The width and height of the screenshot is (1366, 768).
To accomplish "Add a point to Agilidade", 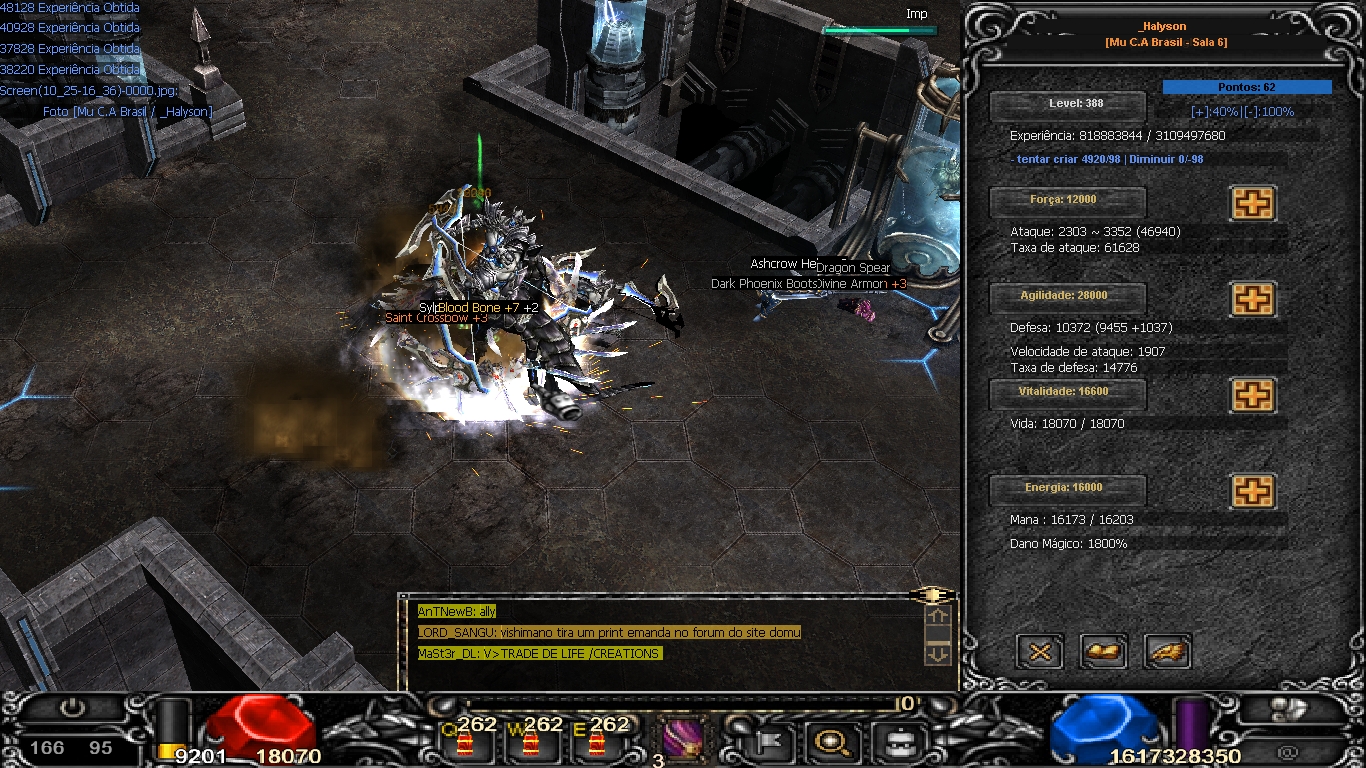I will coord(1252,299).
